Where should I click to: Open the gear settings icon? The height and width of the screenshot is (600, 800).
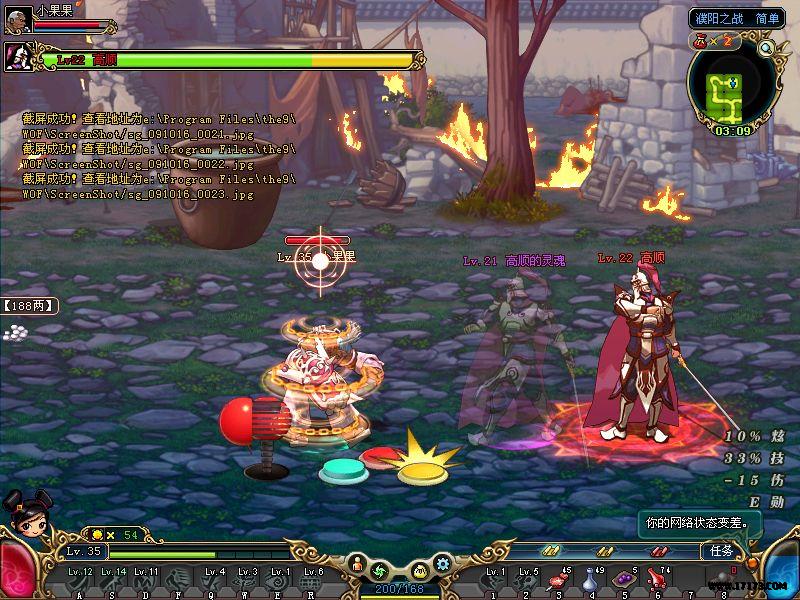[441, 564]
